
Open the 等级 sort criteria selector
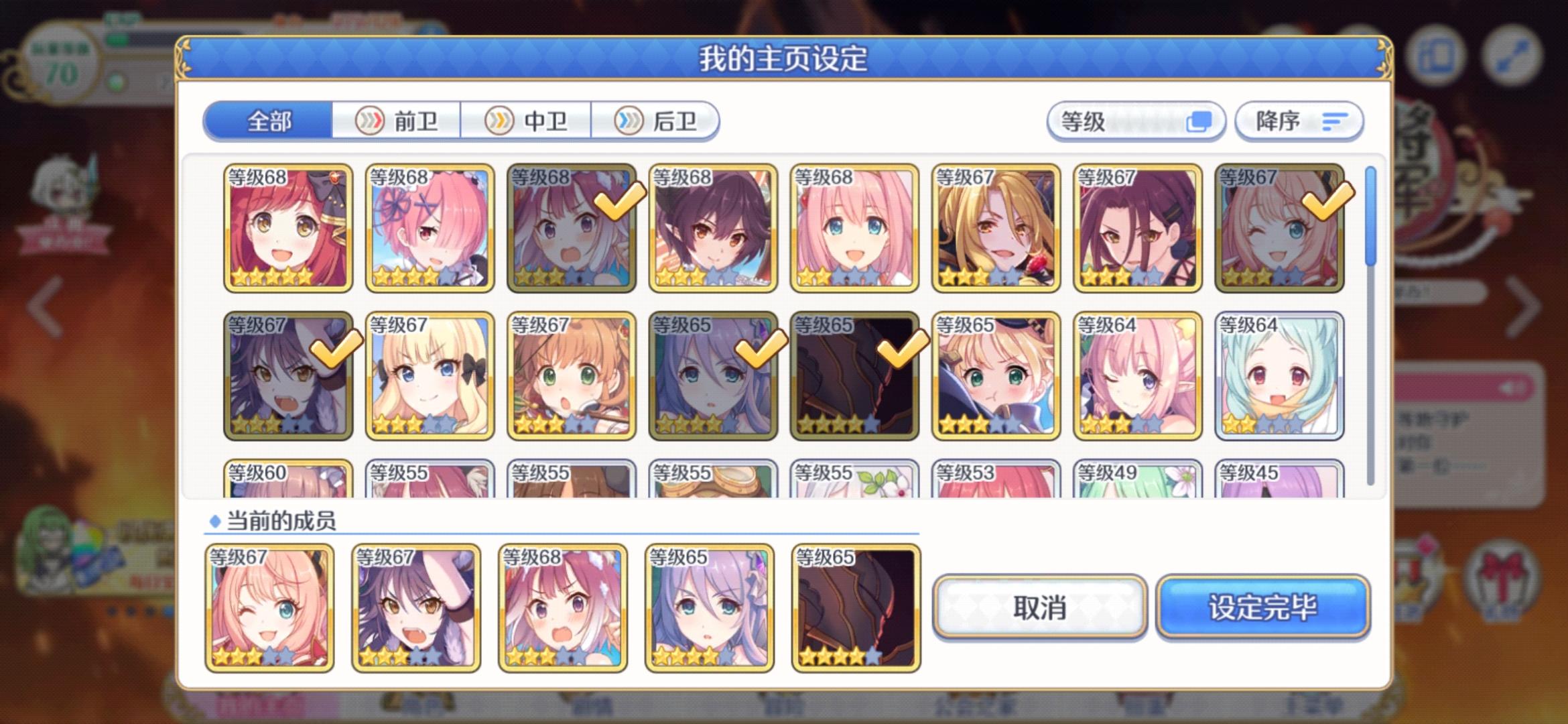(x=1138, y=121)
